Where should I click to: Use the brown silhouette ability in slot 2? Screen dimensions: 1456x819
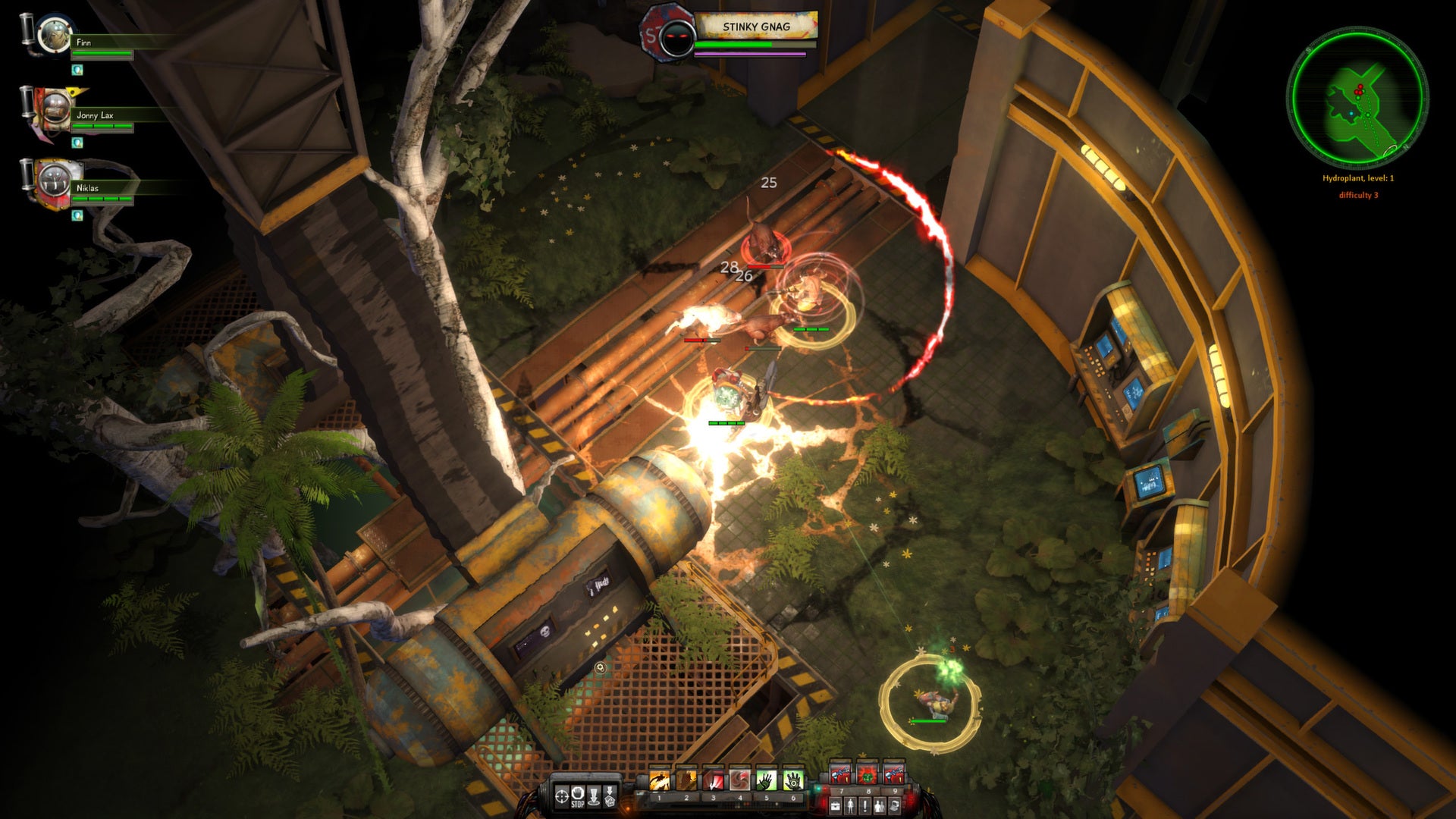click(686, 780)
